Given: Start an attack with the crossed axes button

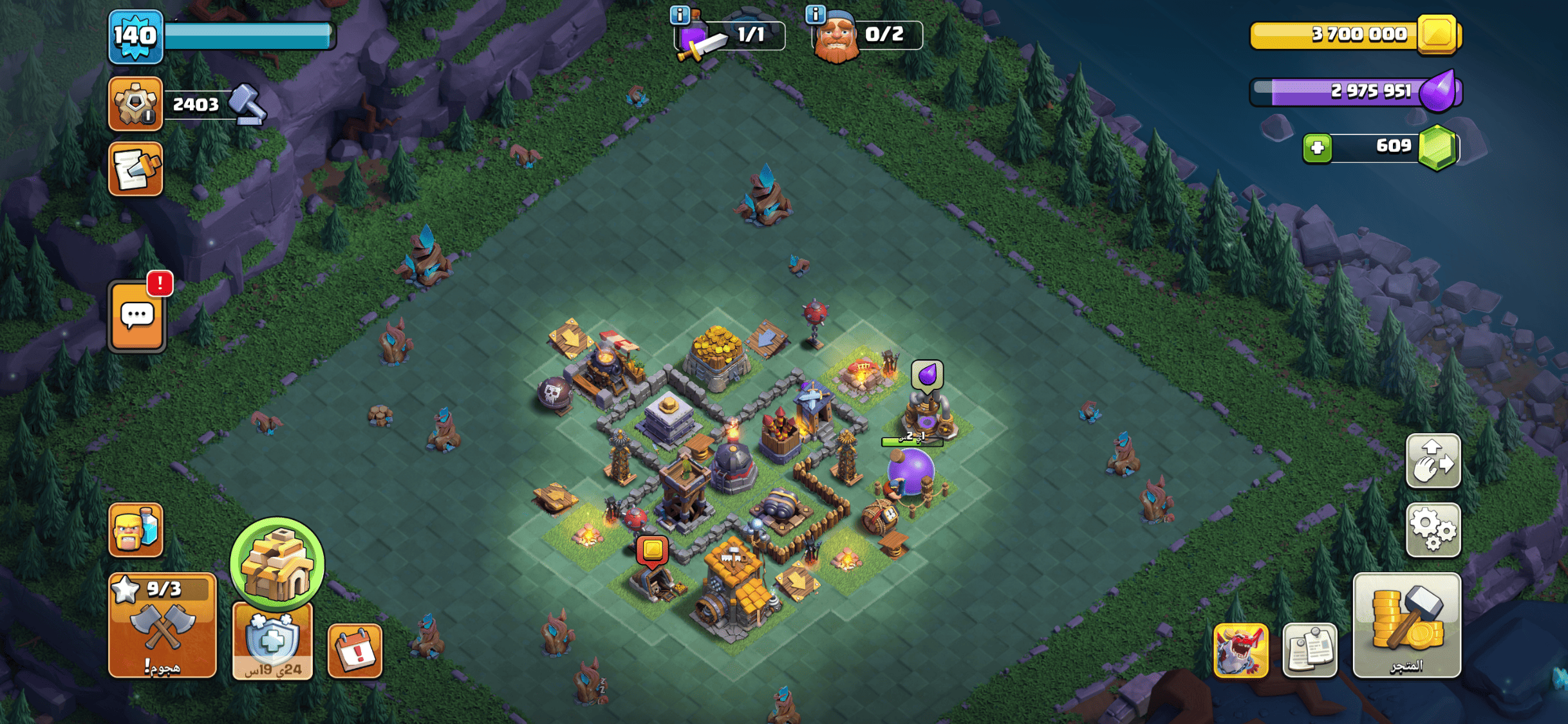Looking at the screenshot, I should coord(162,625).
